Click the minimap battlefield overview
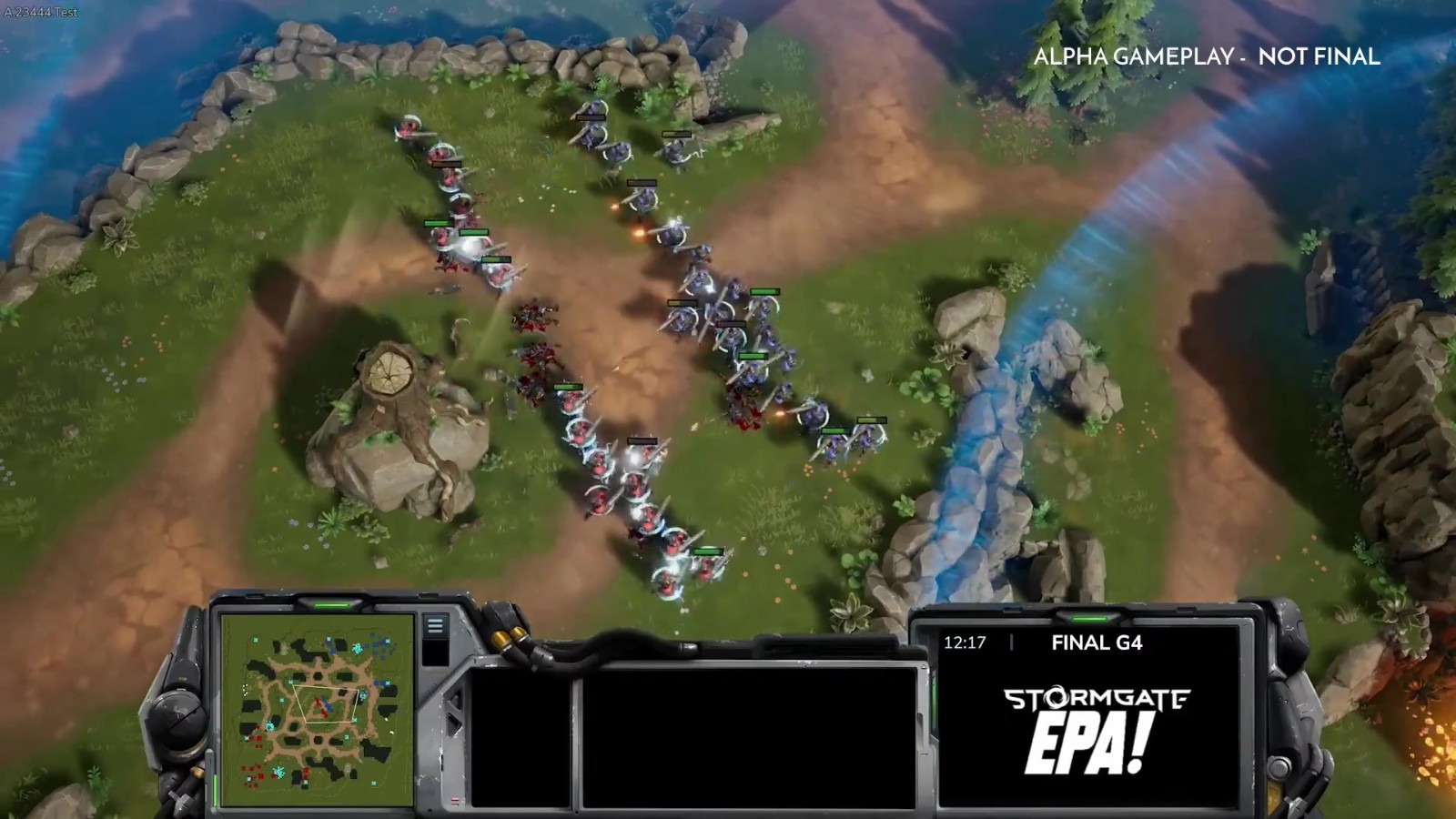The width and height of the screenshot is (1456, 819). coord(317,712)
